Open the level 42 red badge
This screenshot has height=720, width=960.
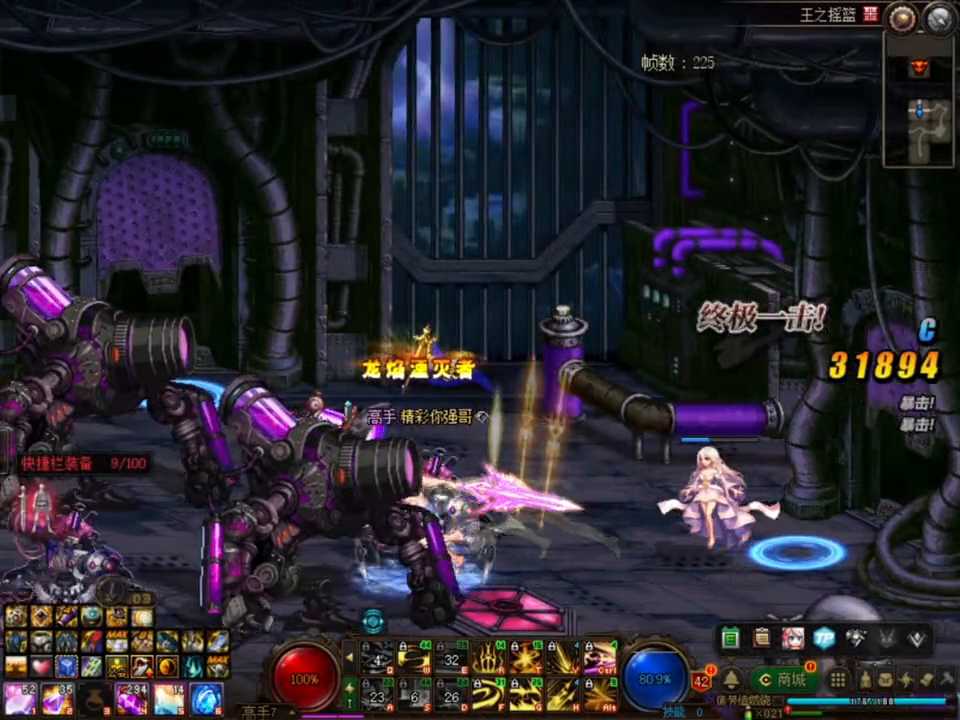pyautogui.click(x=701, y=680)
